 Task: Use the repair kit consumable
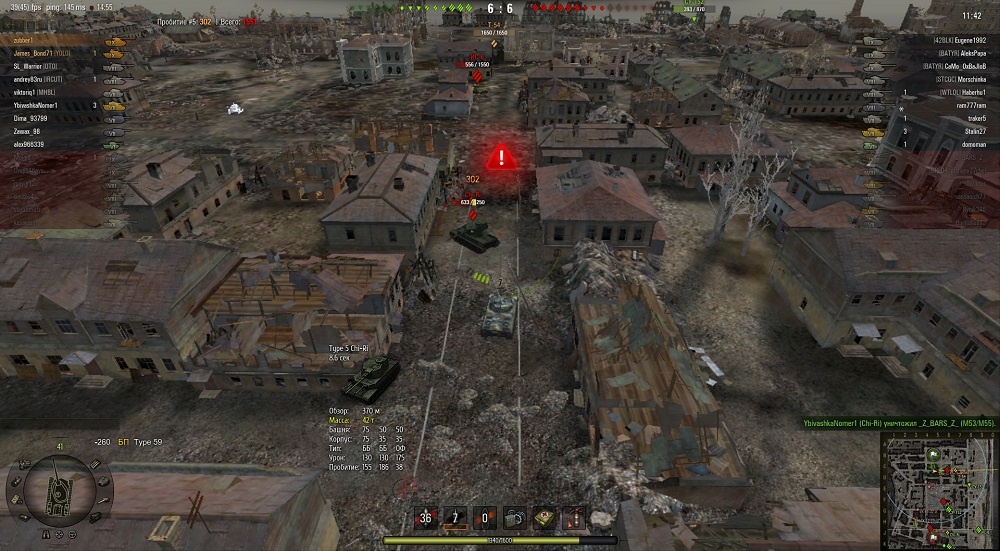point(515,518)
